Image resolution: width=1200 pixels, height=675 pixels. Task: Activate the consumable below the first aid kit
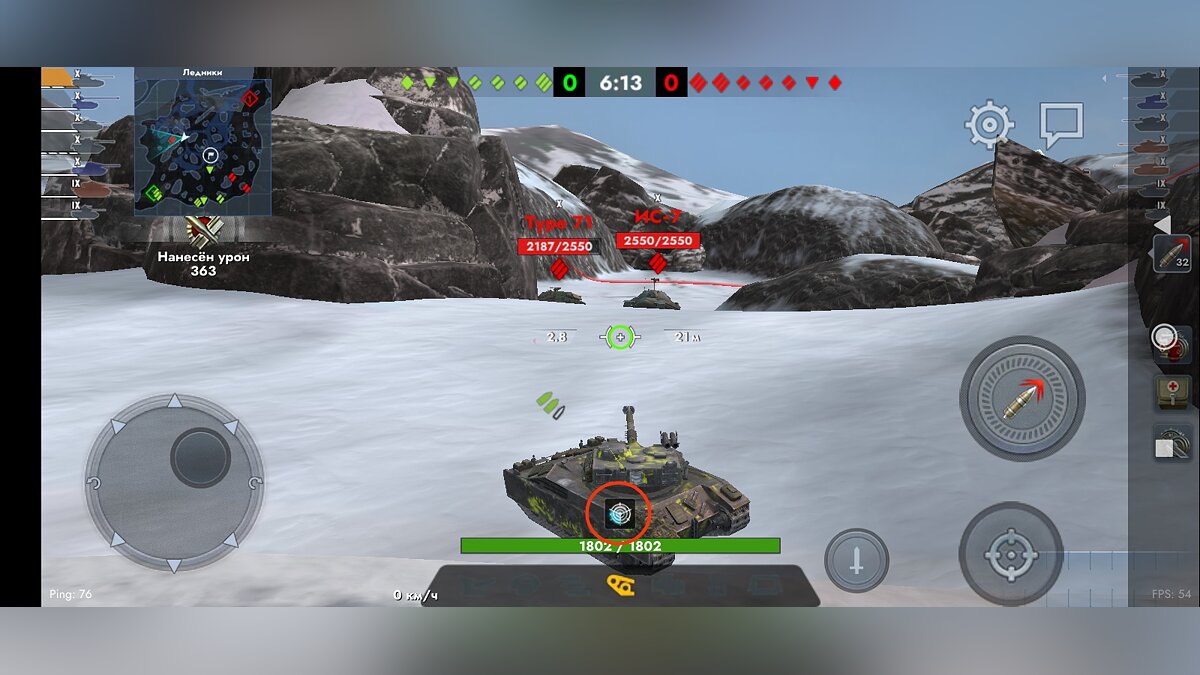[x=1171, y=443]
